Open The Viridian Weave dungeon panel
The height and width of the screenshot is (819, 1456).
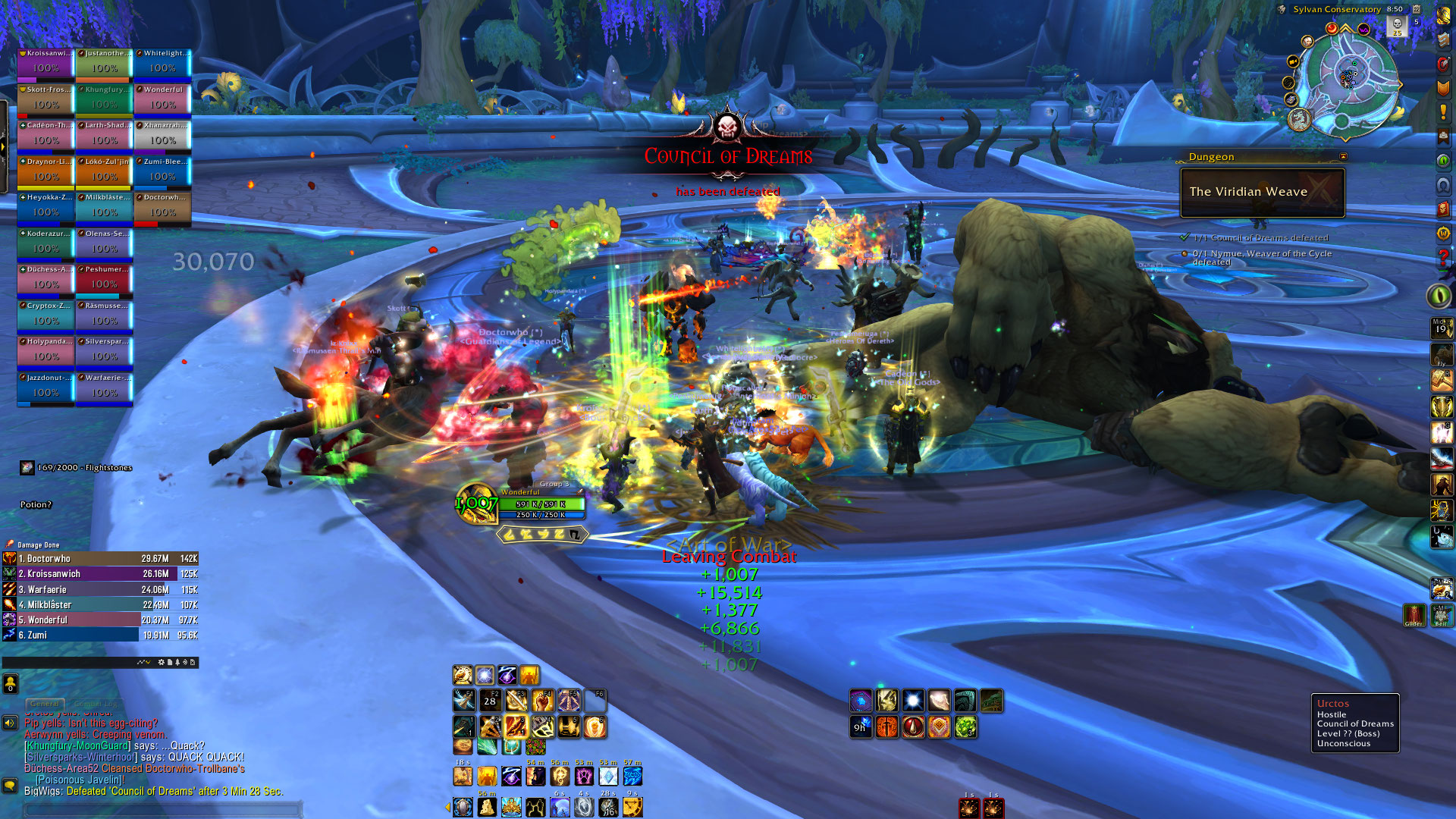[1262, 192]
